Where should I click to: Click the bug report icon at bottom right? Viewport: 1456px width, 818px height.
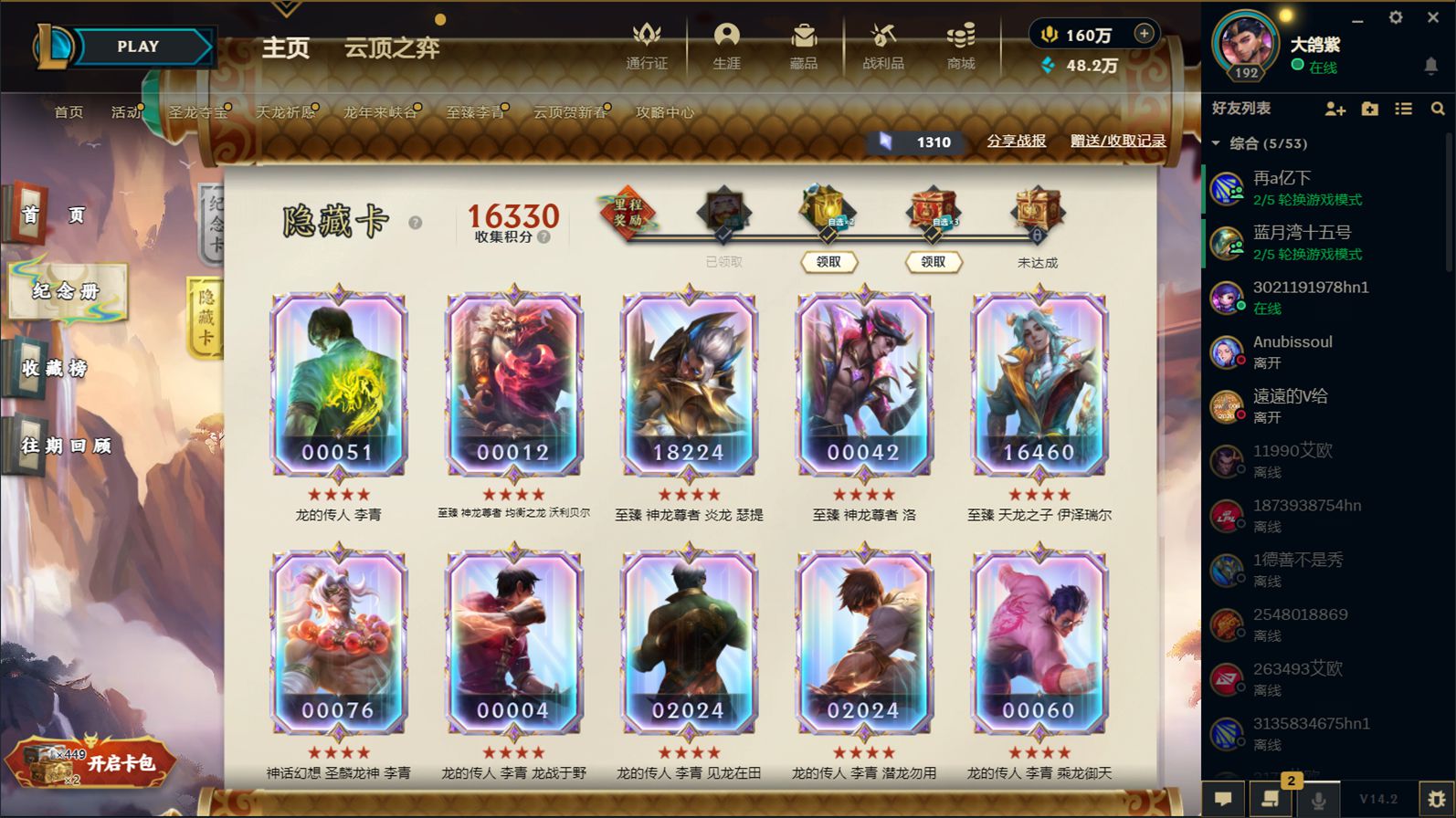pos(1435,798)
